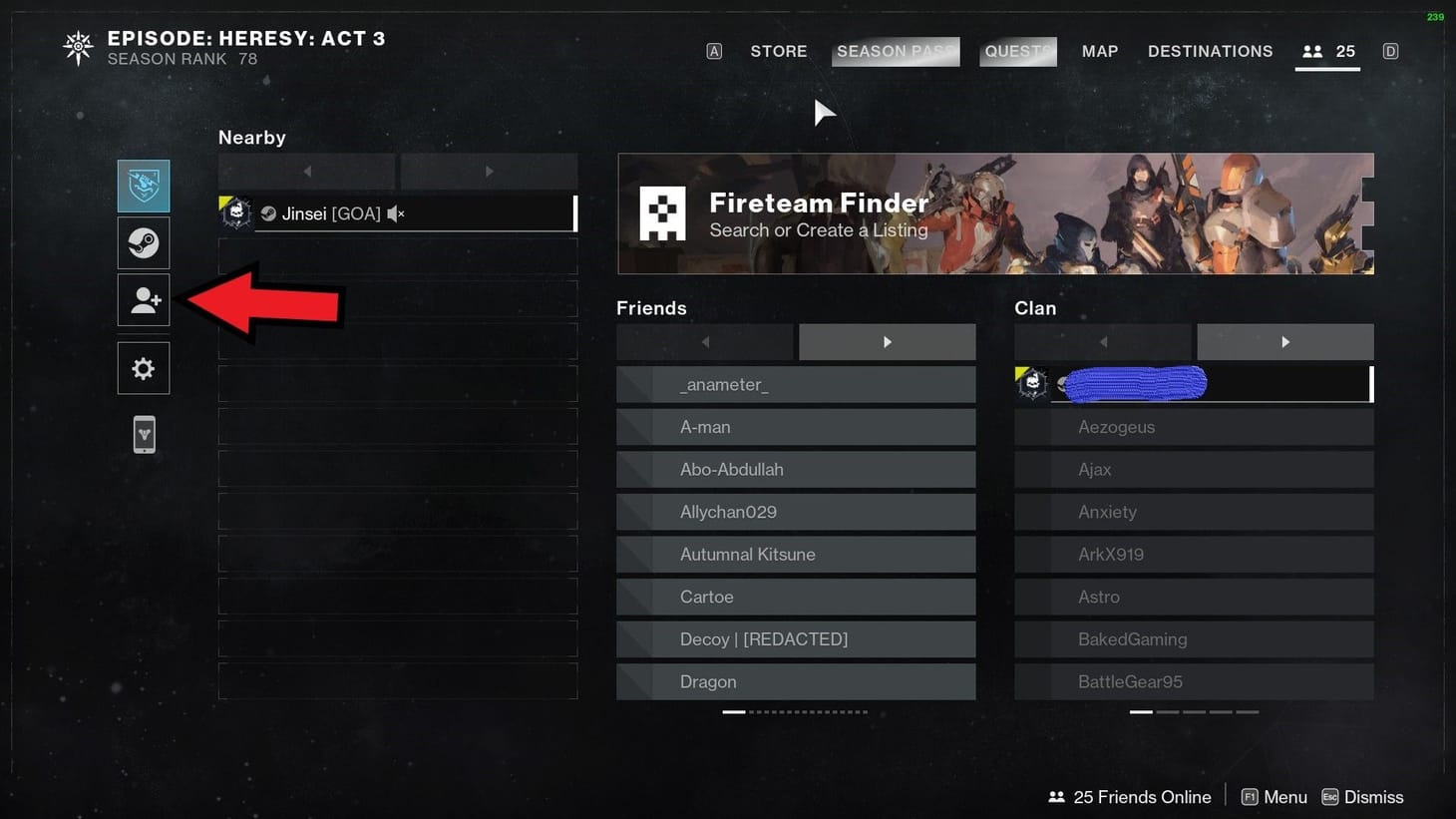Click the mobile companion app icon
The width and height of the screenshot is (1456, 819).
tap(143, 434)
